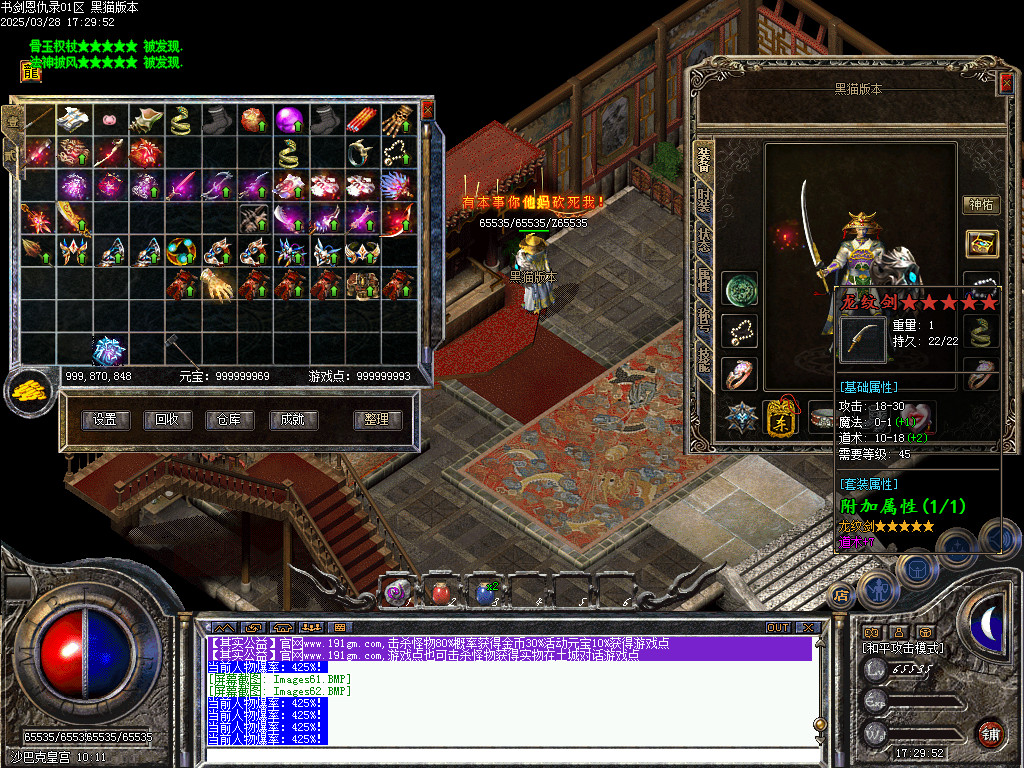This screenshot has height=768, width=1024.
Task: Select the green jade medal equipment slot
Action: pyautogui.click(x=740, y=288)
